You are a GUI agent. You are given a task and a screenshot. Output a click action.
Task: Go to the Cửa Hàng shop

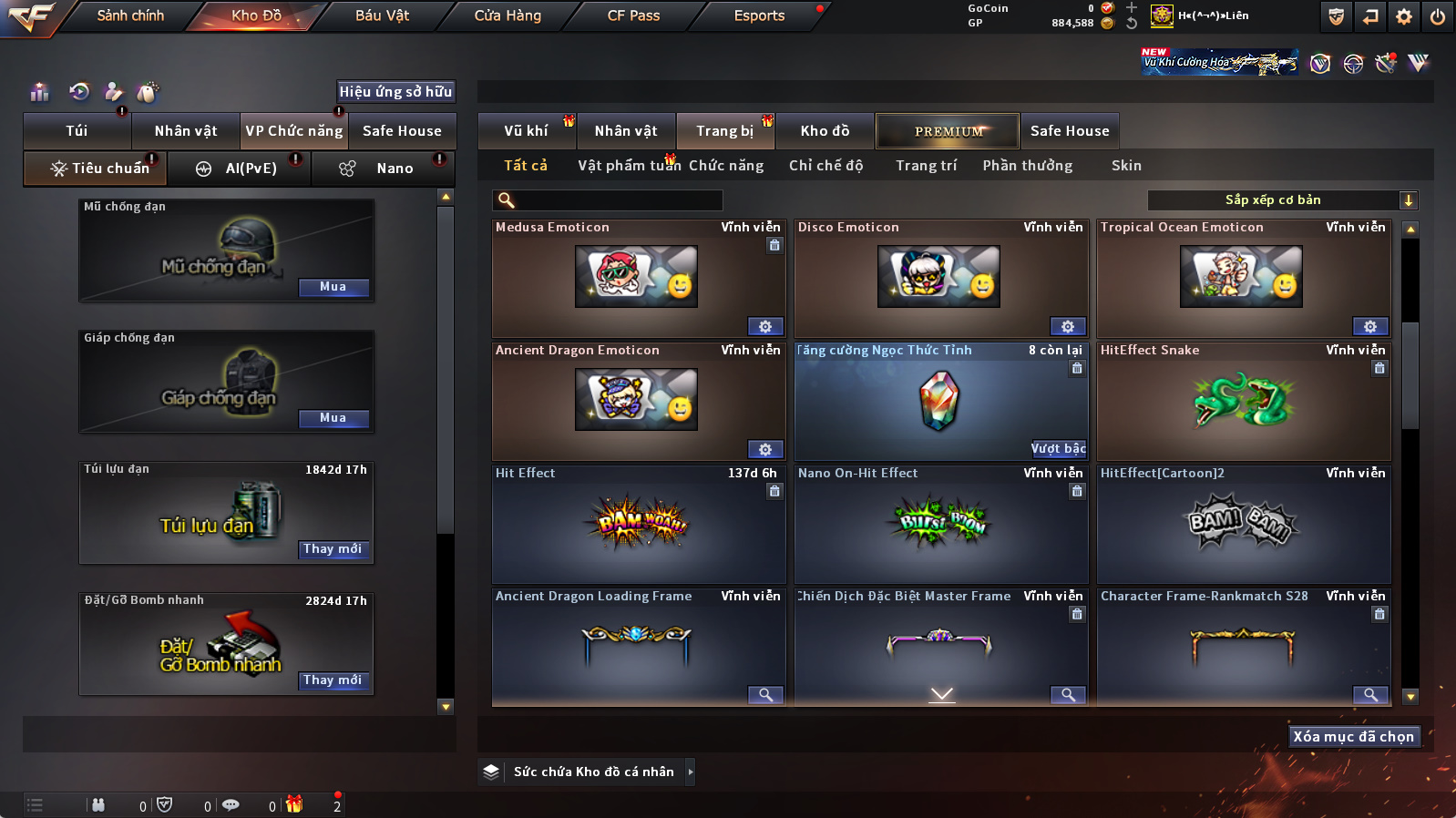click(x=508, y=15)
